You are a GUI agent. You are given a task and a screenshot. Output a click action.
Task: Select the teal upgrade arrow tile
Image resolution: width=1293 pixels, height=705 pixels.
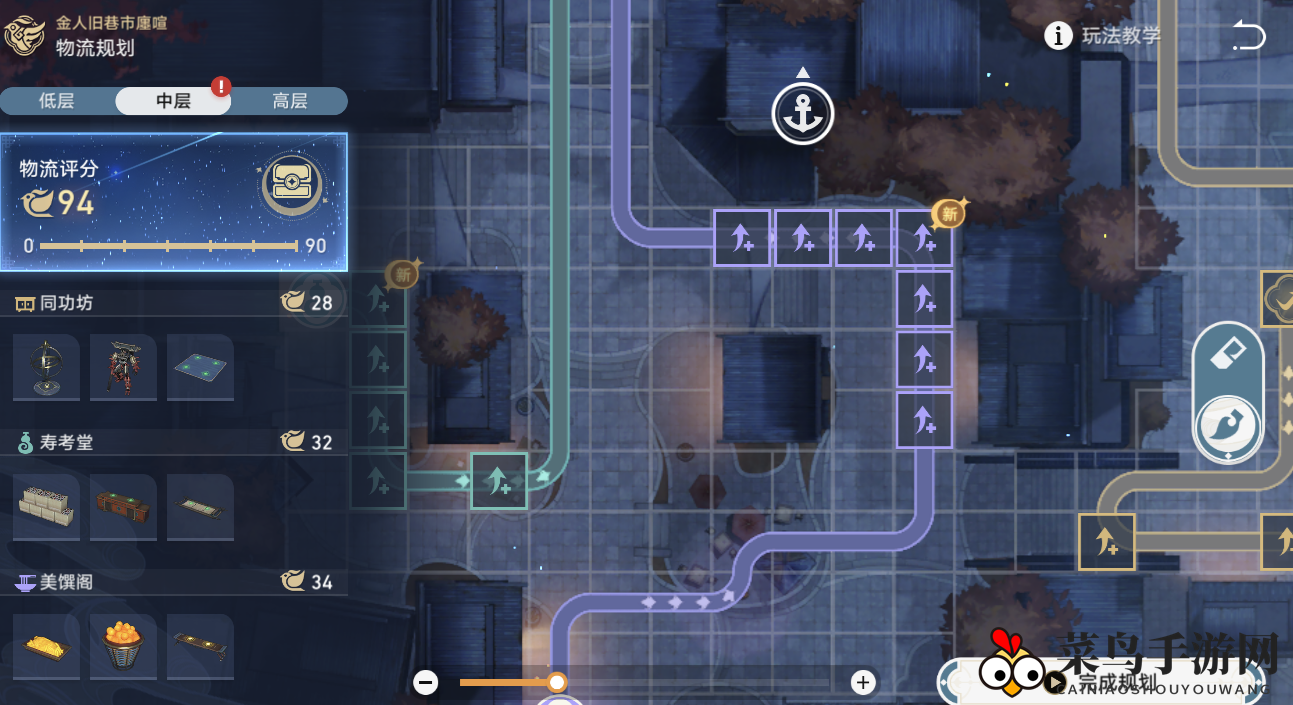[499, 481]
